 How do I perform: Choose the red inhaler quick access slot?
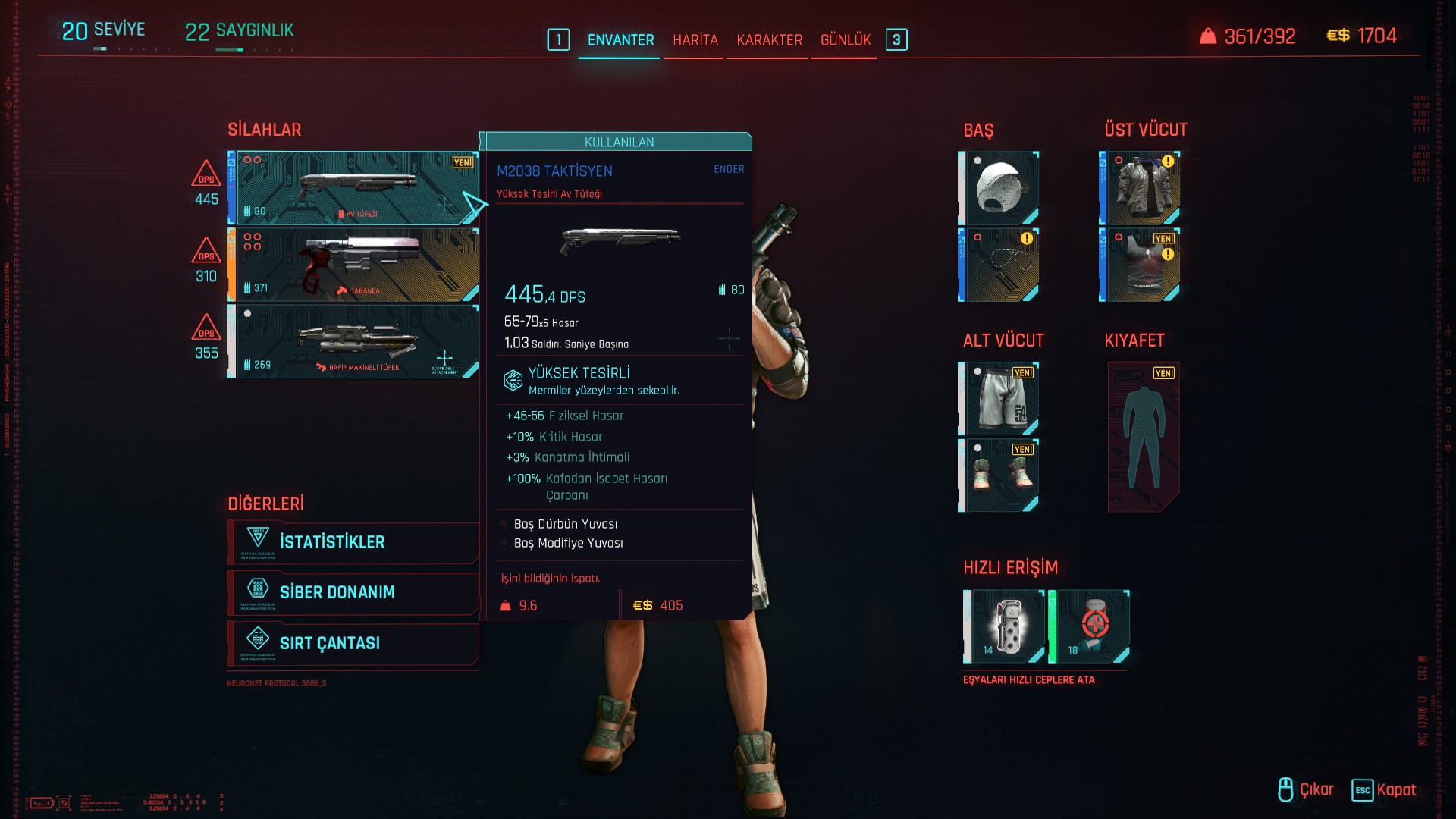click(1090, 626)
